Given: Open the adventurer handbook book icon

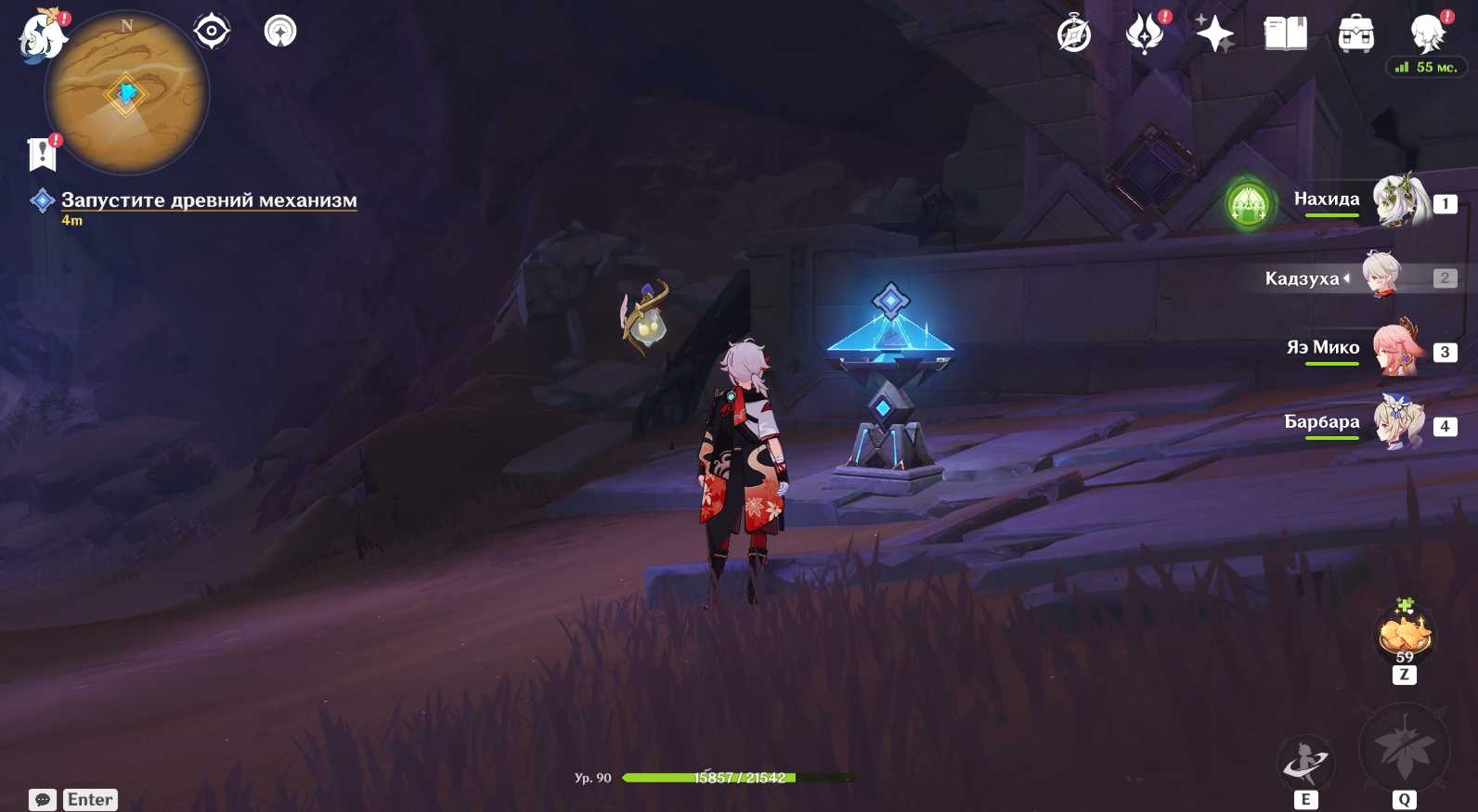Looking at the screenshot, I should 1285,34.
